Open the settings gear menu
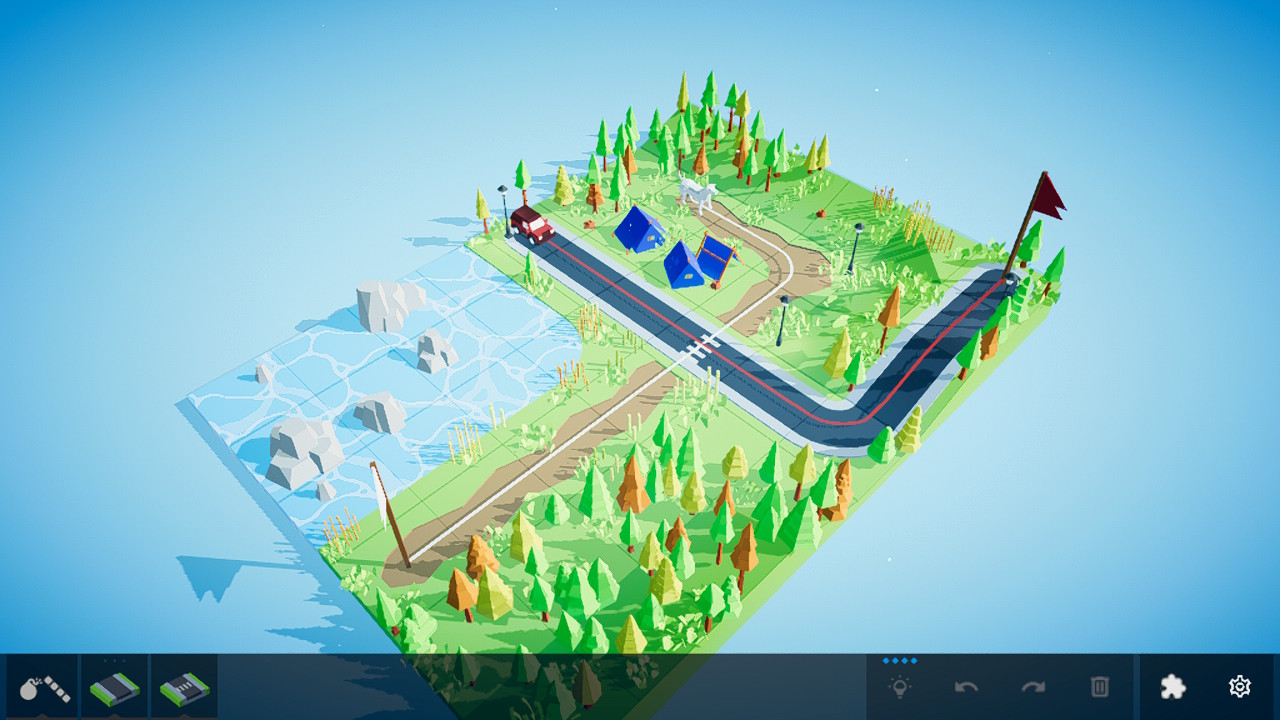 click(x=1239, y=687)
